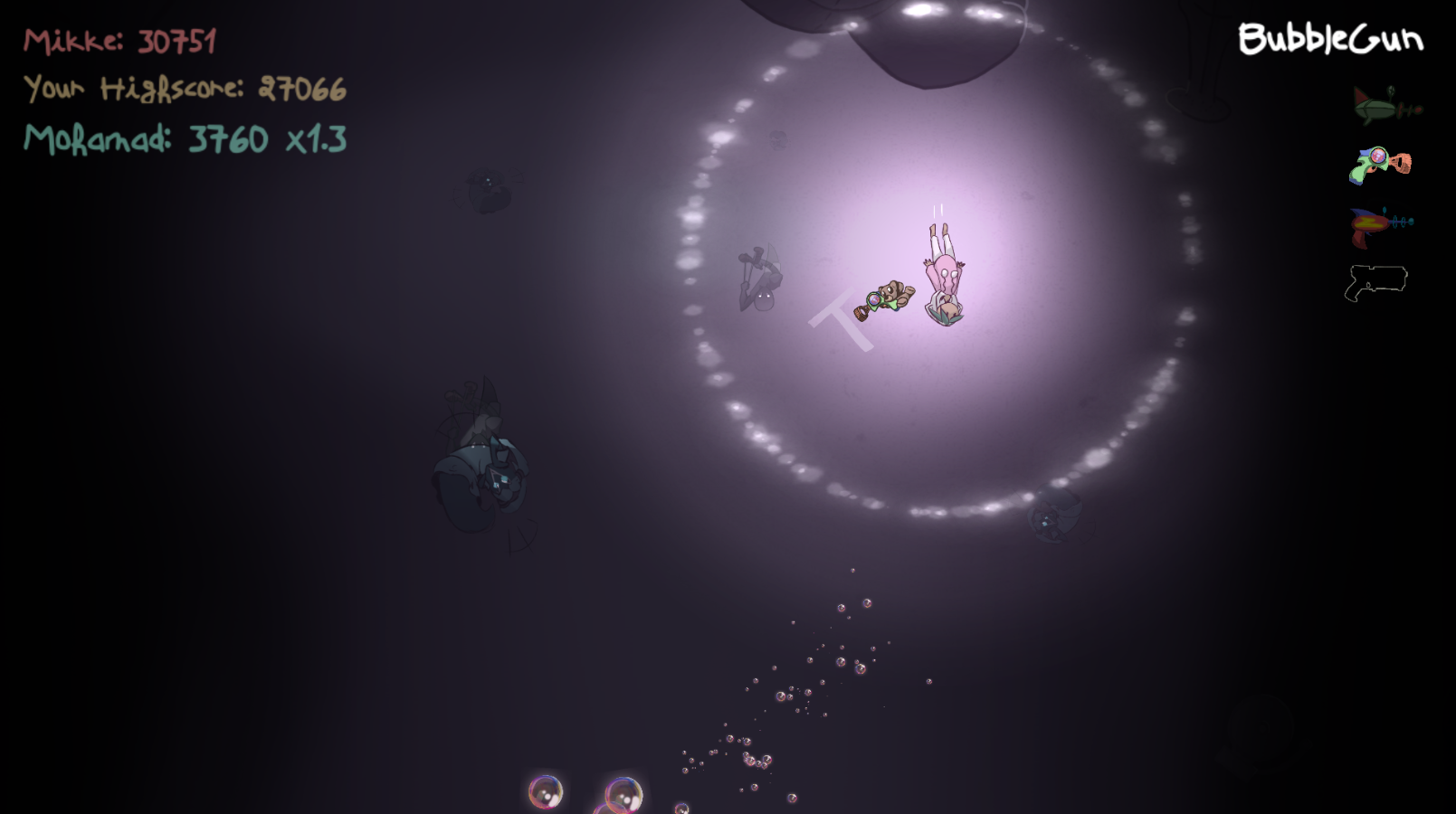Select the dark green rocket-shaped gun
Image resolution: width=1456 pixels, height=814 pixels.
pos(1385,107)
